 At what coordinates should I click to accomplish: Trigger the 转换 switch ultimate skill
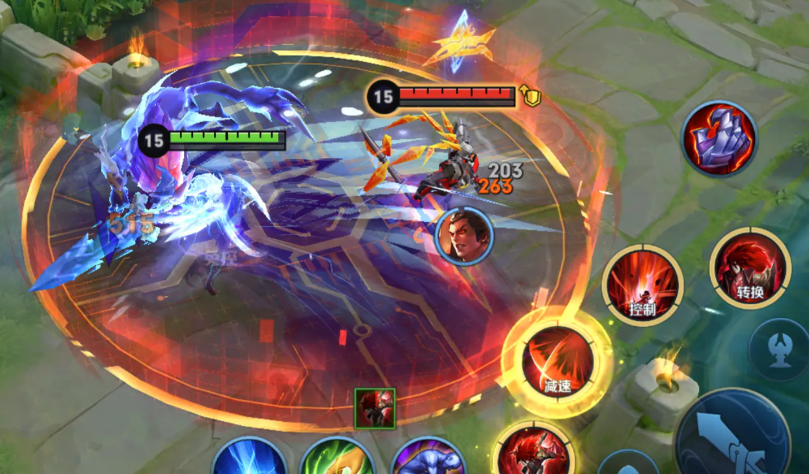[x=750, y=268]
